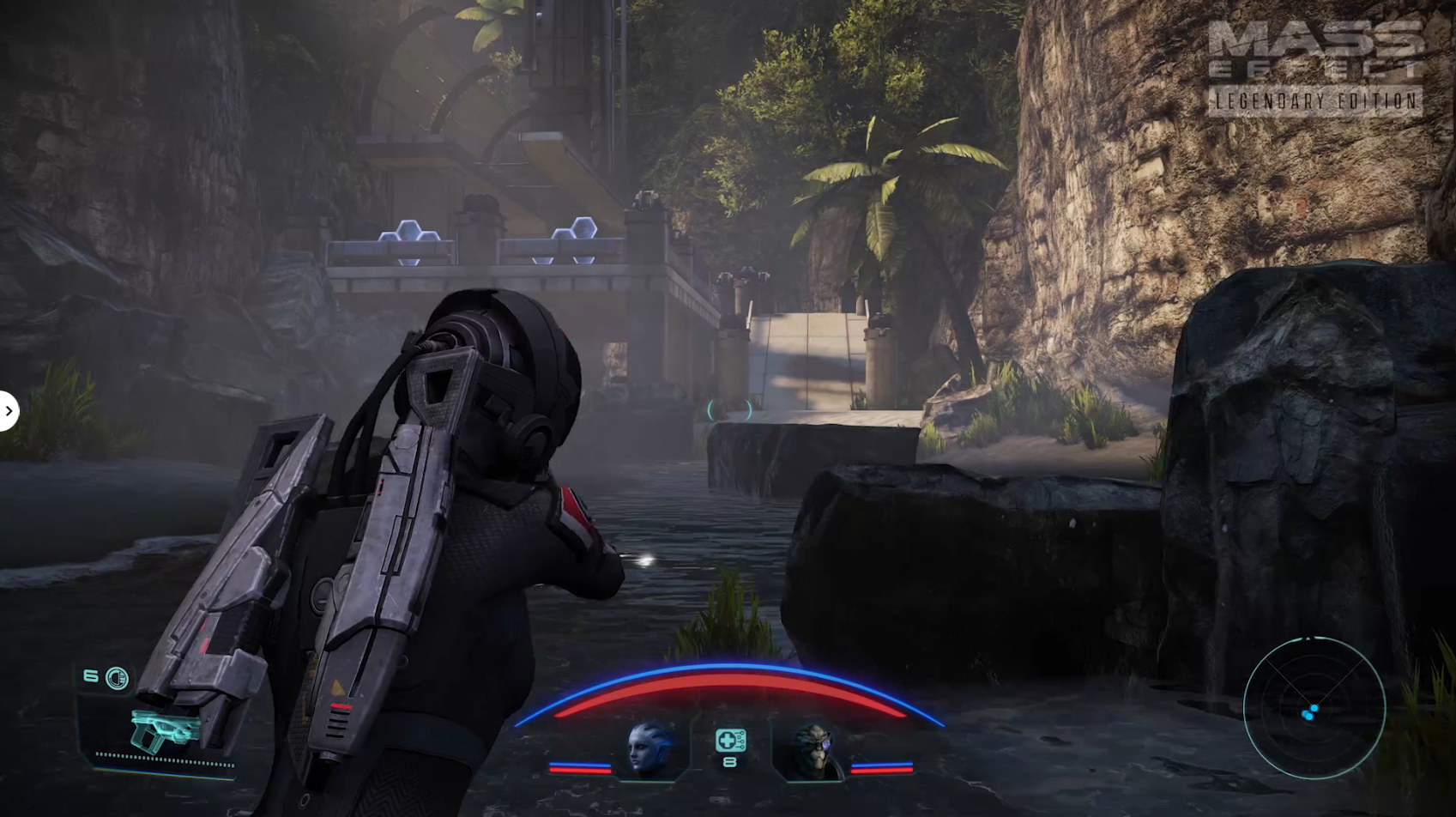Click the grenade icon

point(117,679)
